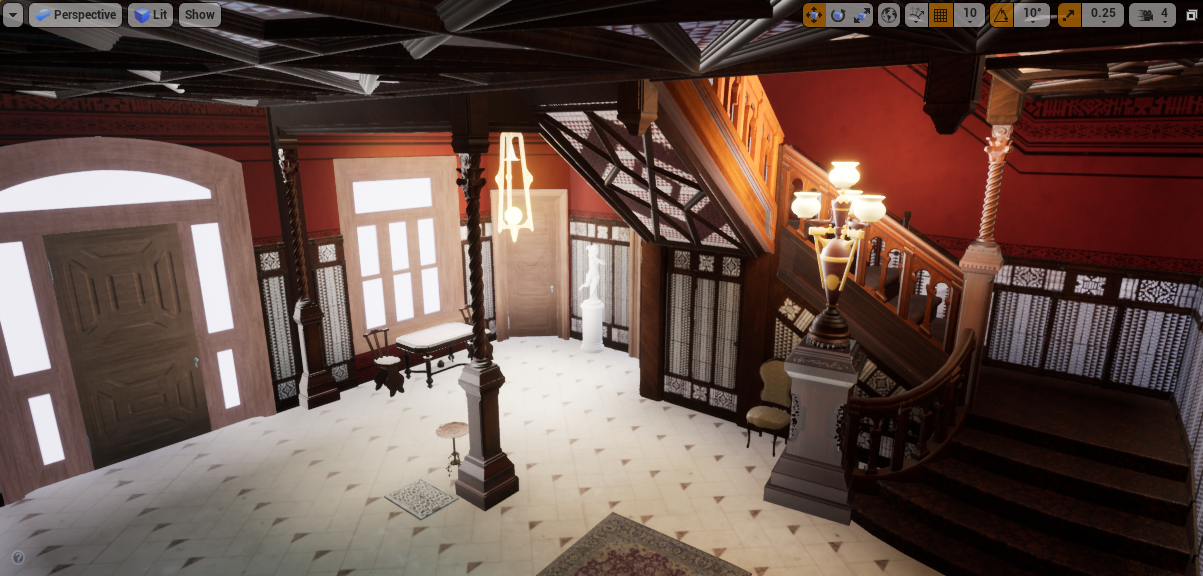Screen dimensions: 1203x576
Task: Adjust camera speed setting showing 4
Action: click(x=1152, y=15)
